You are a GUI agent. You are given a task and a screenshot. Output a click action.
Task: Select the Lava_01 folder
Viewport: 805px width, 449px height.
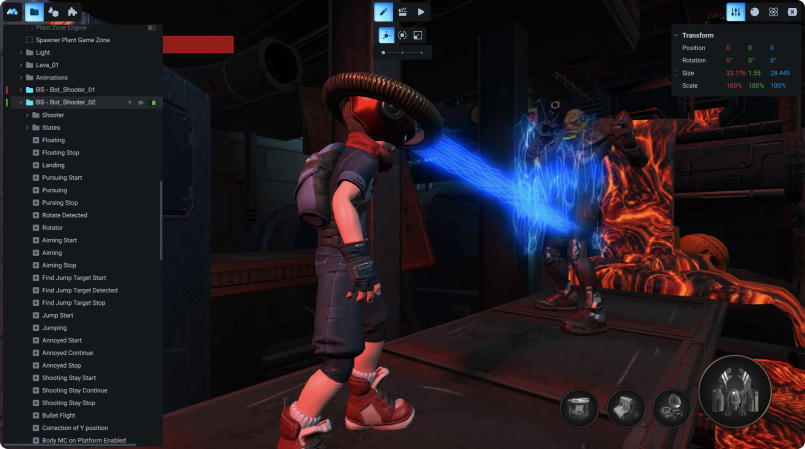(48, 64)
